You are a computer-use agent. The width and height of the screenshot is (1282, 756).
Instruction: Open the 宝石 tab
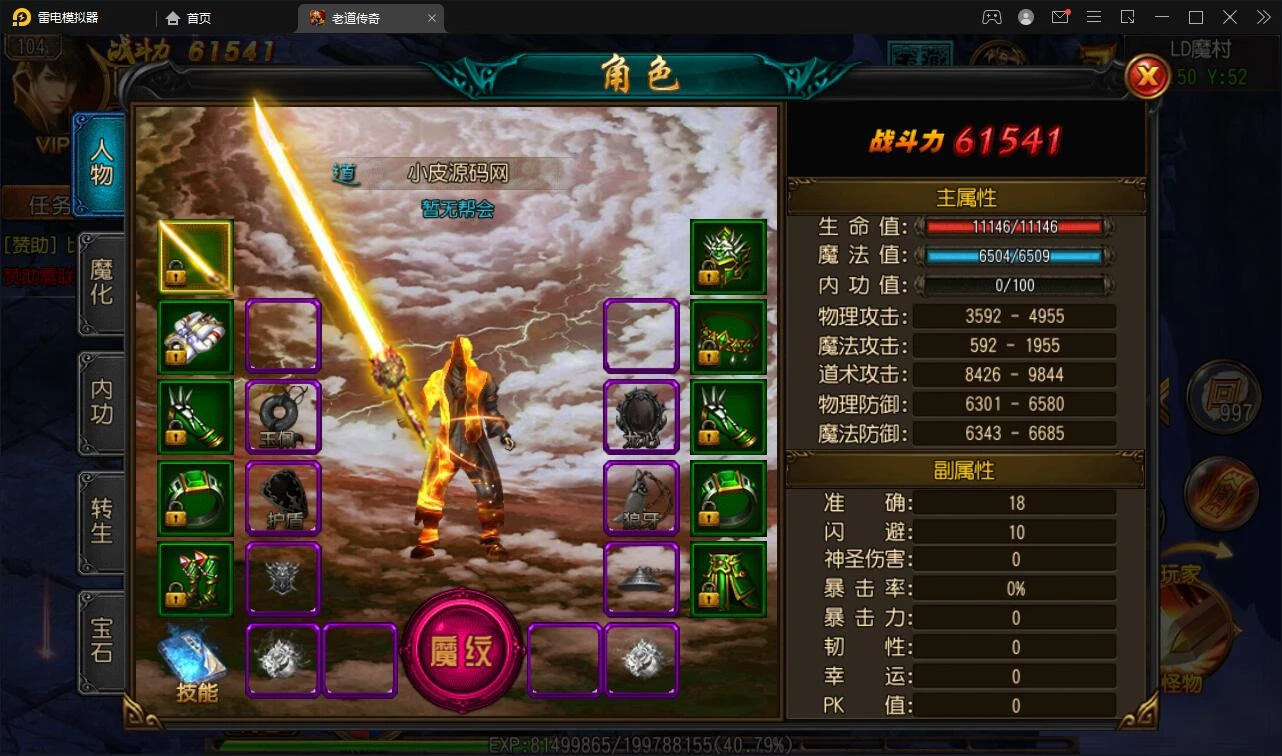[x=101, y=641]
